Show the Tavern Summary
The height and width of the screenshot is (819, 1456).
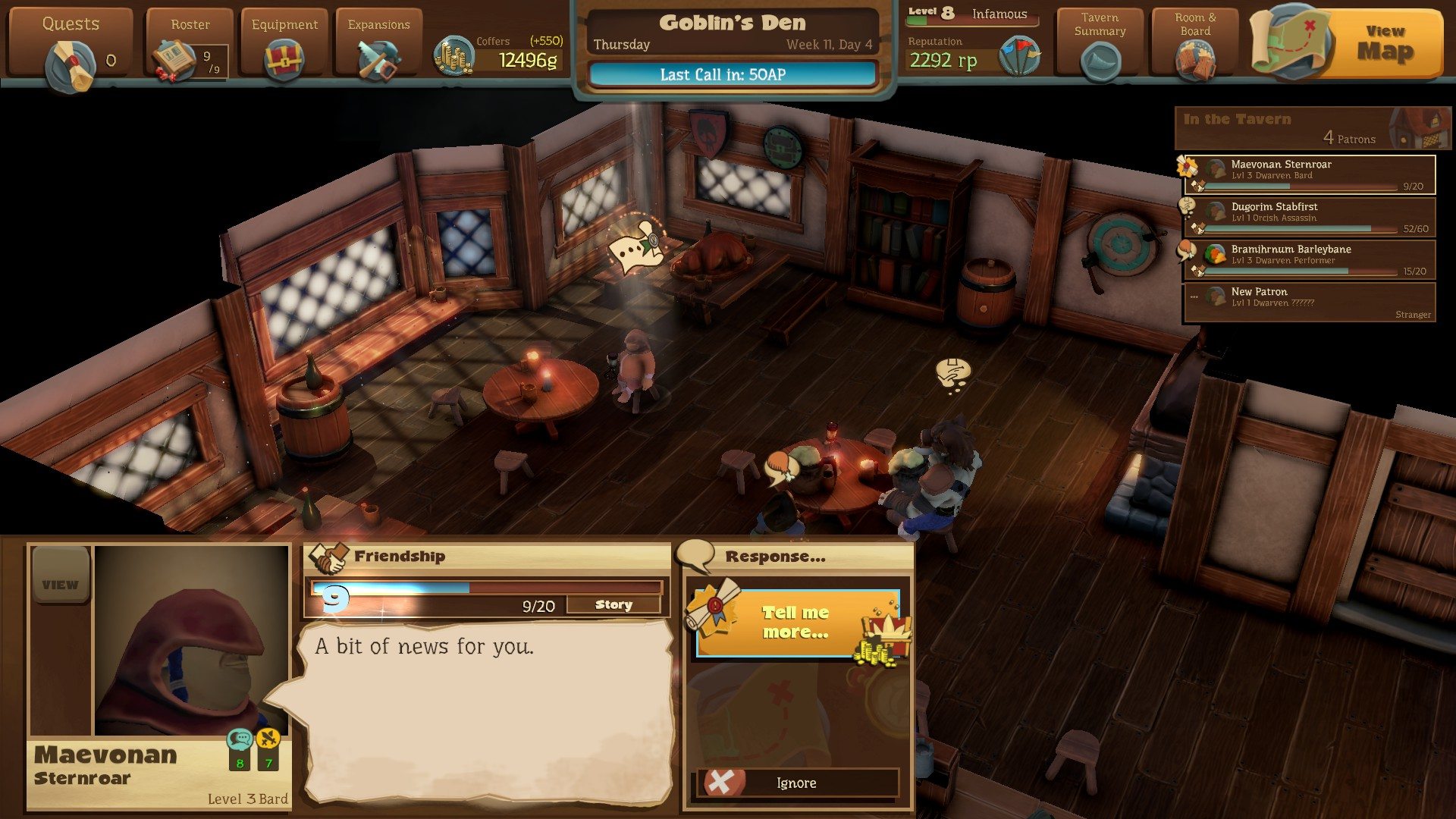click(x=1100, y=47)
